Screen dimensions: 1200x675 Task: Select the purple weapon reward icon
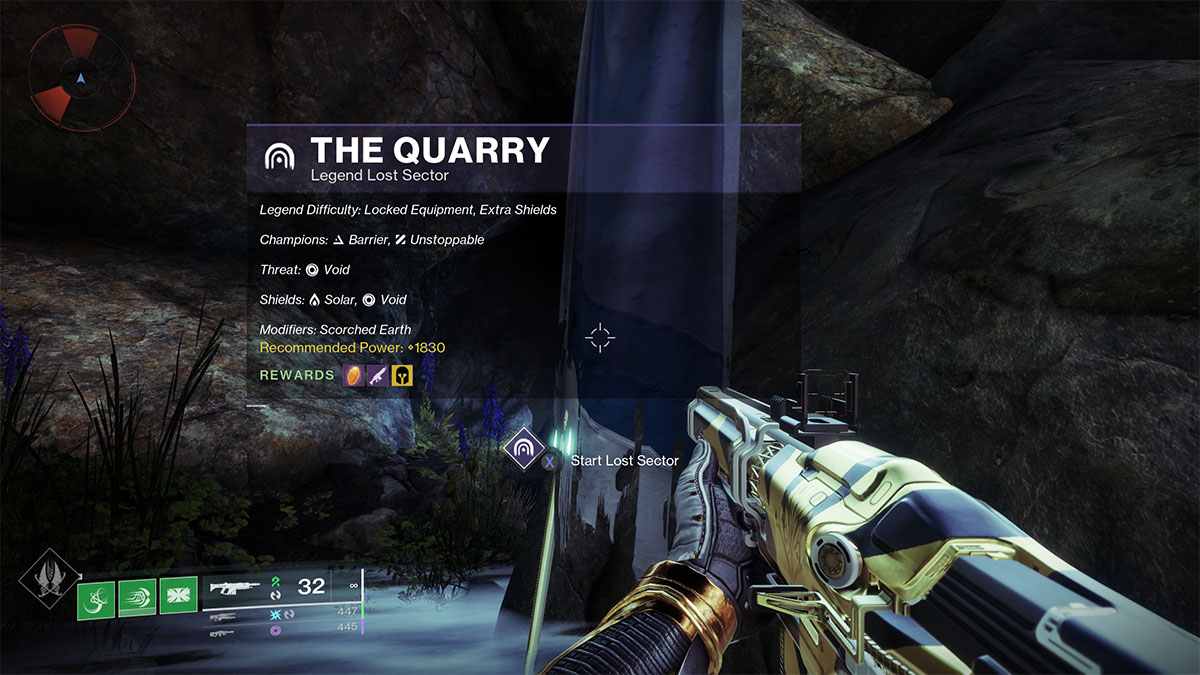pos(378,375)
